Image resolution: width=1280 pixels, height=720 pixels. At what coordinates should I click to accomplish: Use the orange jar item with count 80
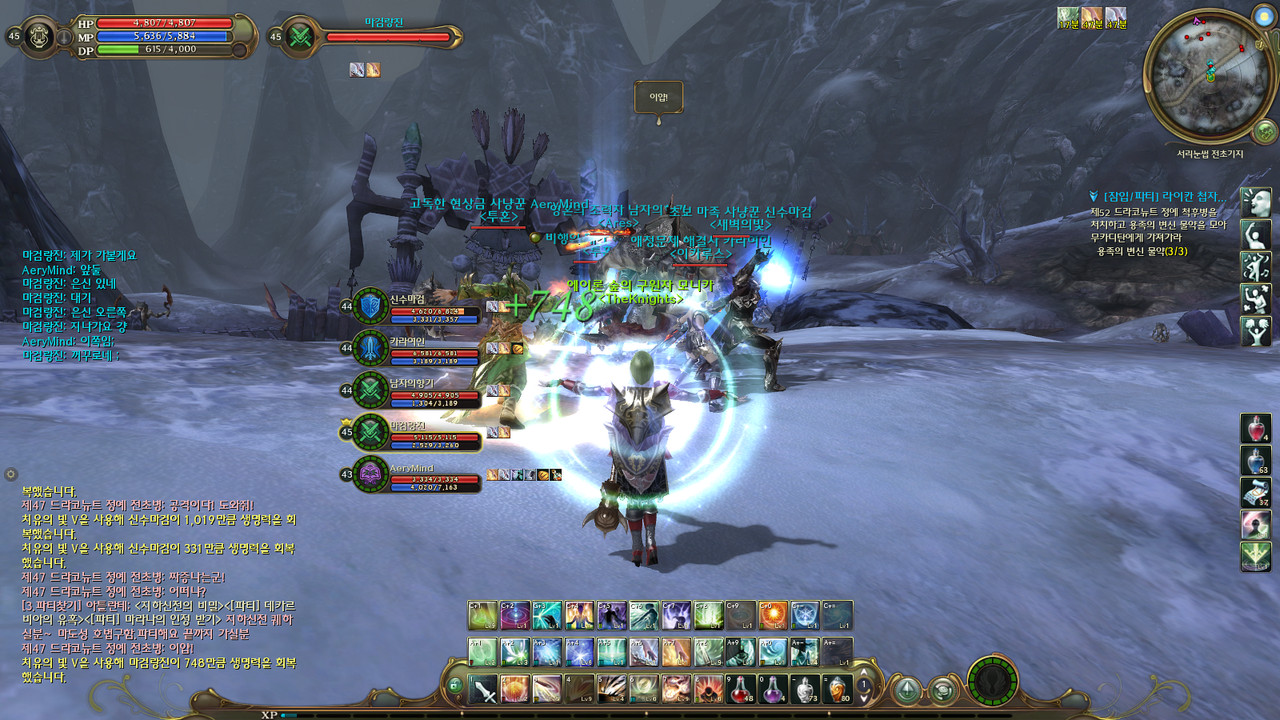(837, 689)
